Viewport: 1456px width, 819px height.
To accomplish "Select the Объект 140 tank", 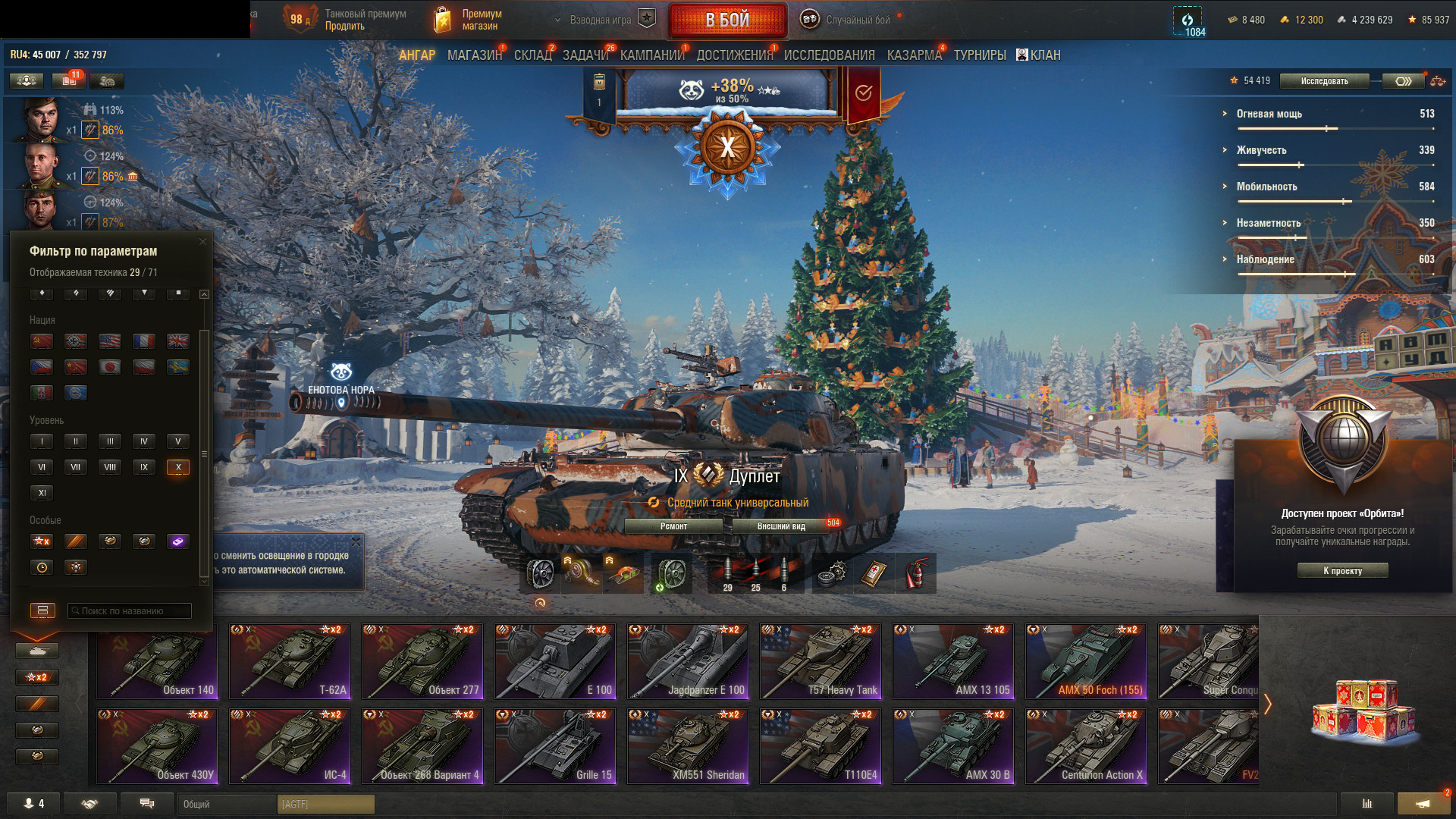I will point(158,661).
